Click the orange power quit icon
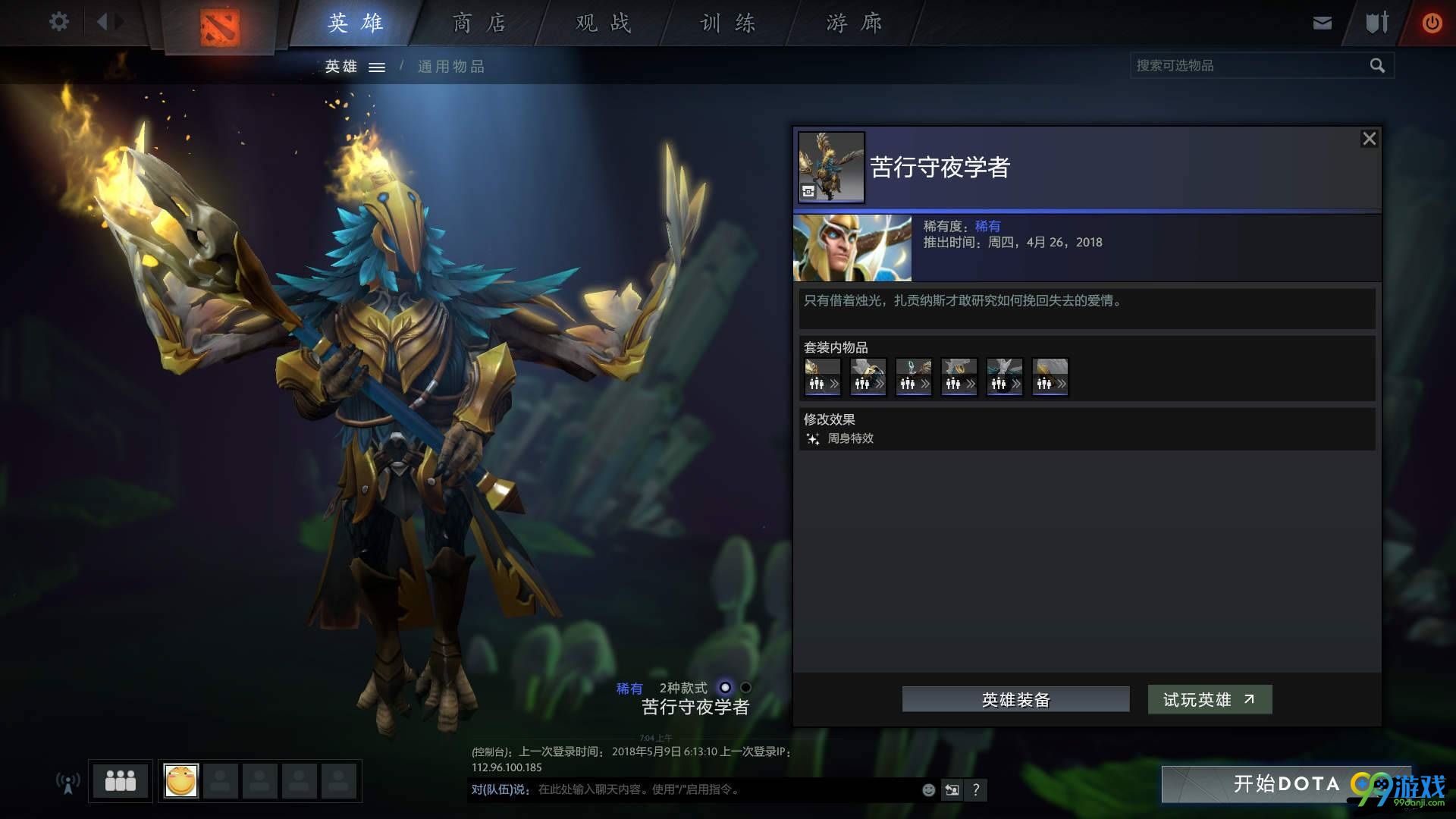 (1432, 22)
